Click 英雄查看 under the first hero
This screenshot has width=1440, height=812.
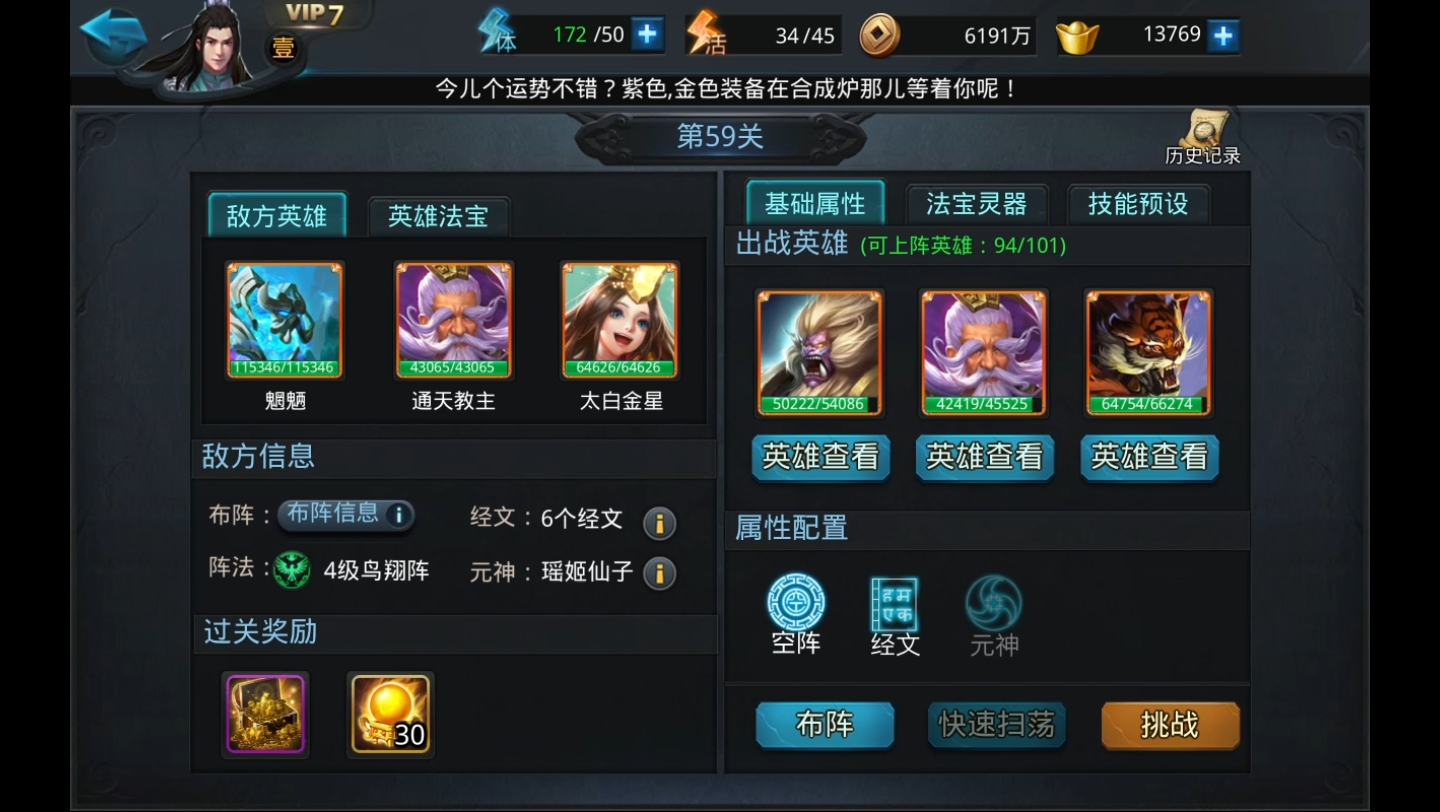(820, 457)
